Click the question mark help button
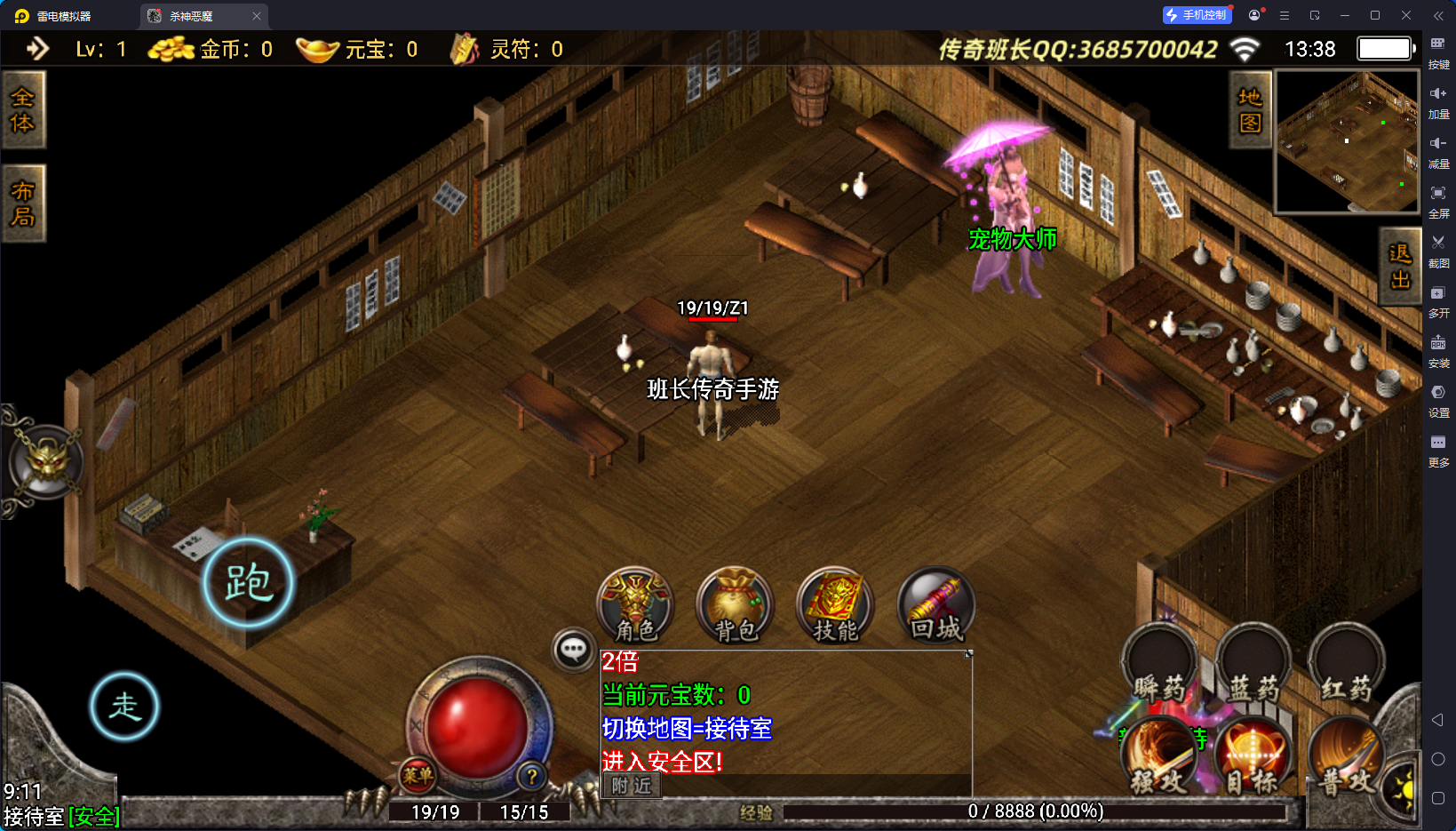 pyautogui.click(x=531, y=776)
